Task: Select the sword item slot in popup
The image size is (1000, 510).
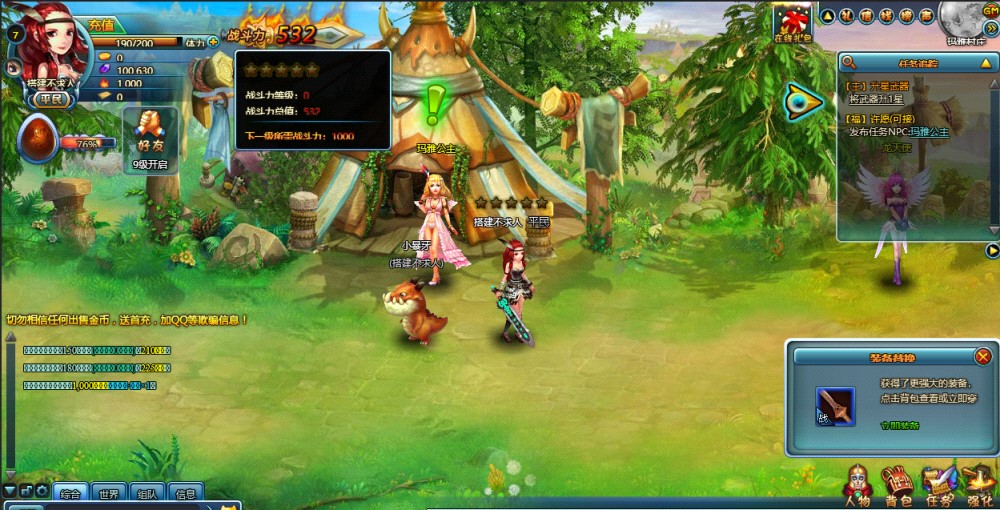Action: pos(835,407)
